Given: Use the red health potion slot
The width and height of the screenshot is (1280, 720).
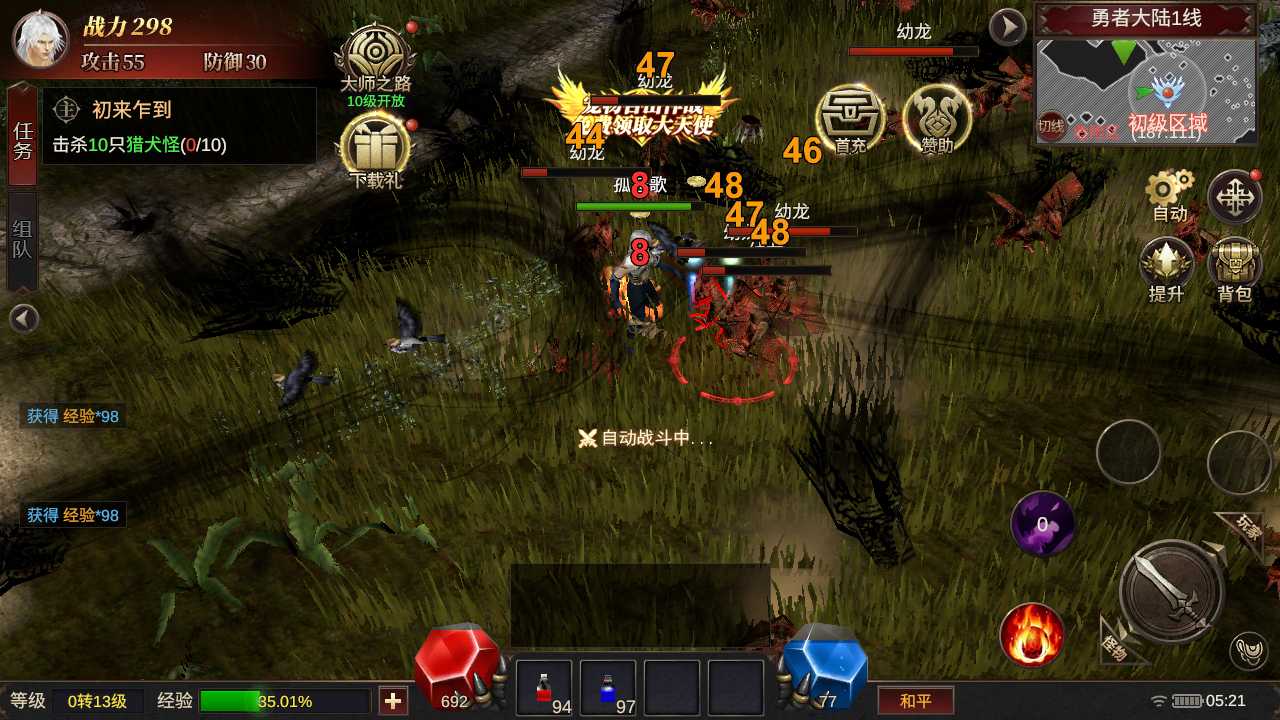Looking at the screenshot, I should point(544,688).
